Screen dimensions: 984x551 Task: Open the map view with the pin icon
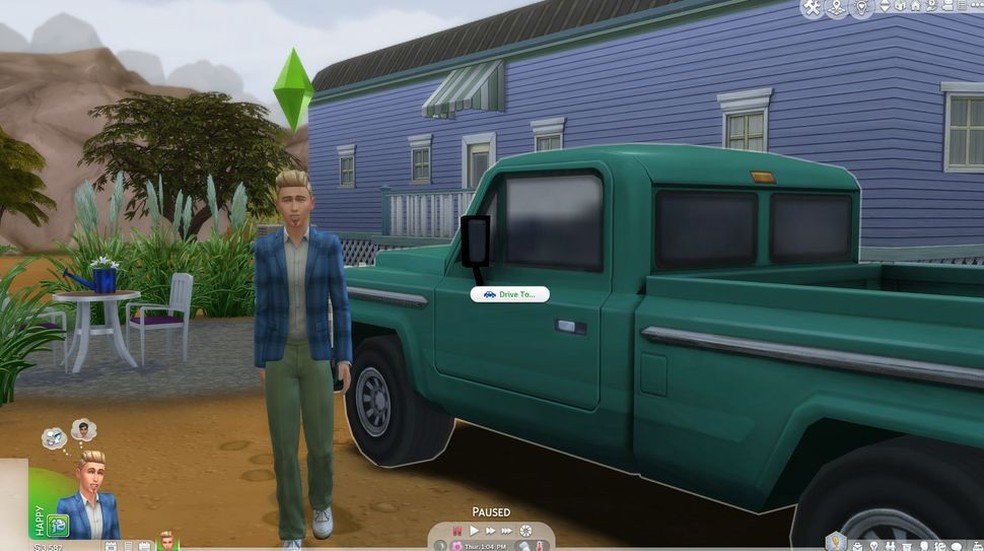pyautogui.click(x=835, y=8)
